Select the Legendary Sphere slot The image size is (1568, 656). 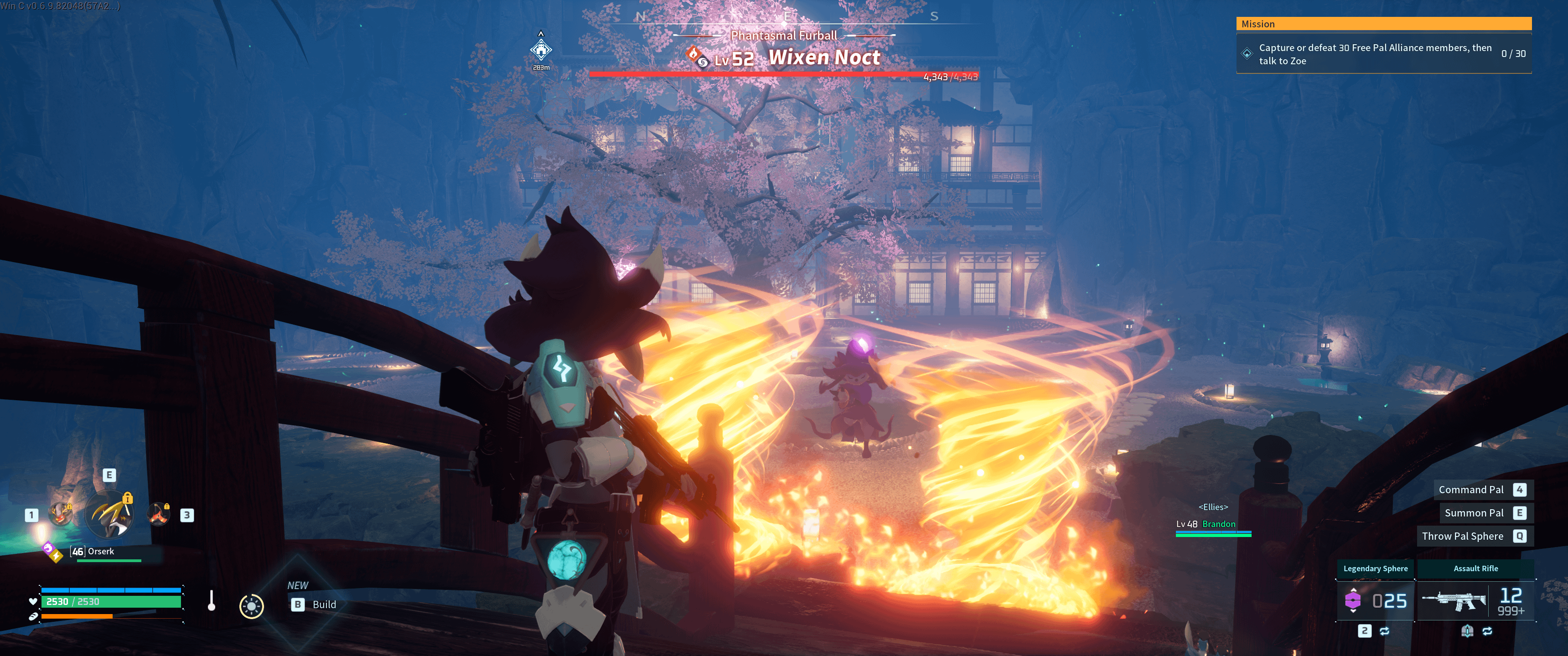[1375, 600]
